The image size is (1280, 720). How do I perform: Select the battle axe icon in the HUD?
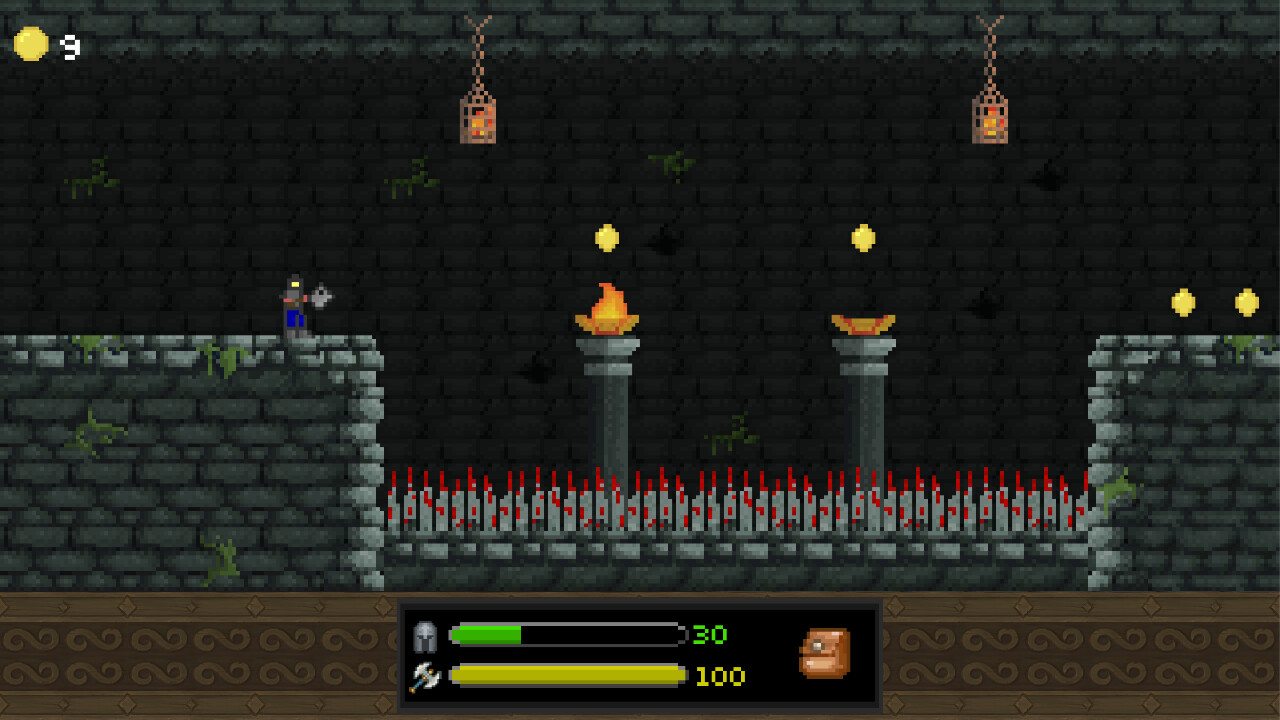pyautogui.click(x=424, y=676)
